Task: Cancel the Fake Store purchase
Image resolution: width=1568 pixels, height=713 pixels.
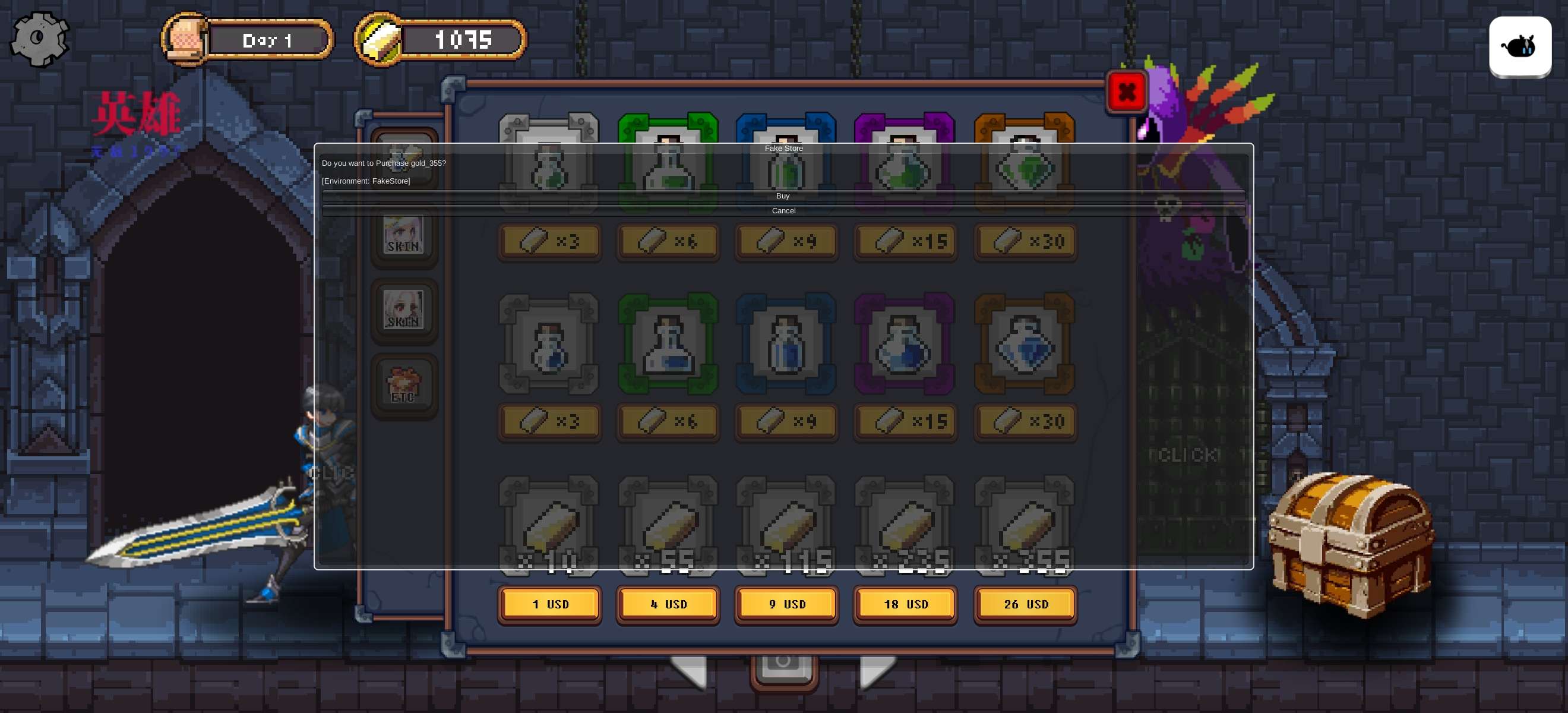Action: [x=783, y=211]
